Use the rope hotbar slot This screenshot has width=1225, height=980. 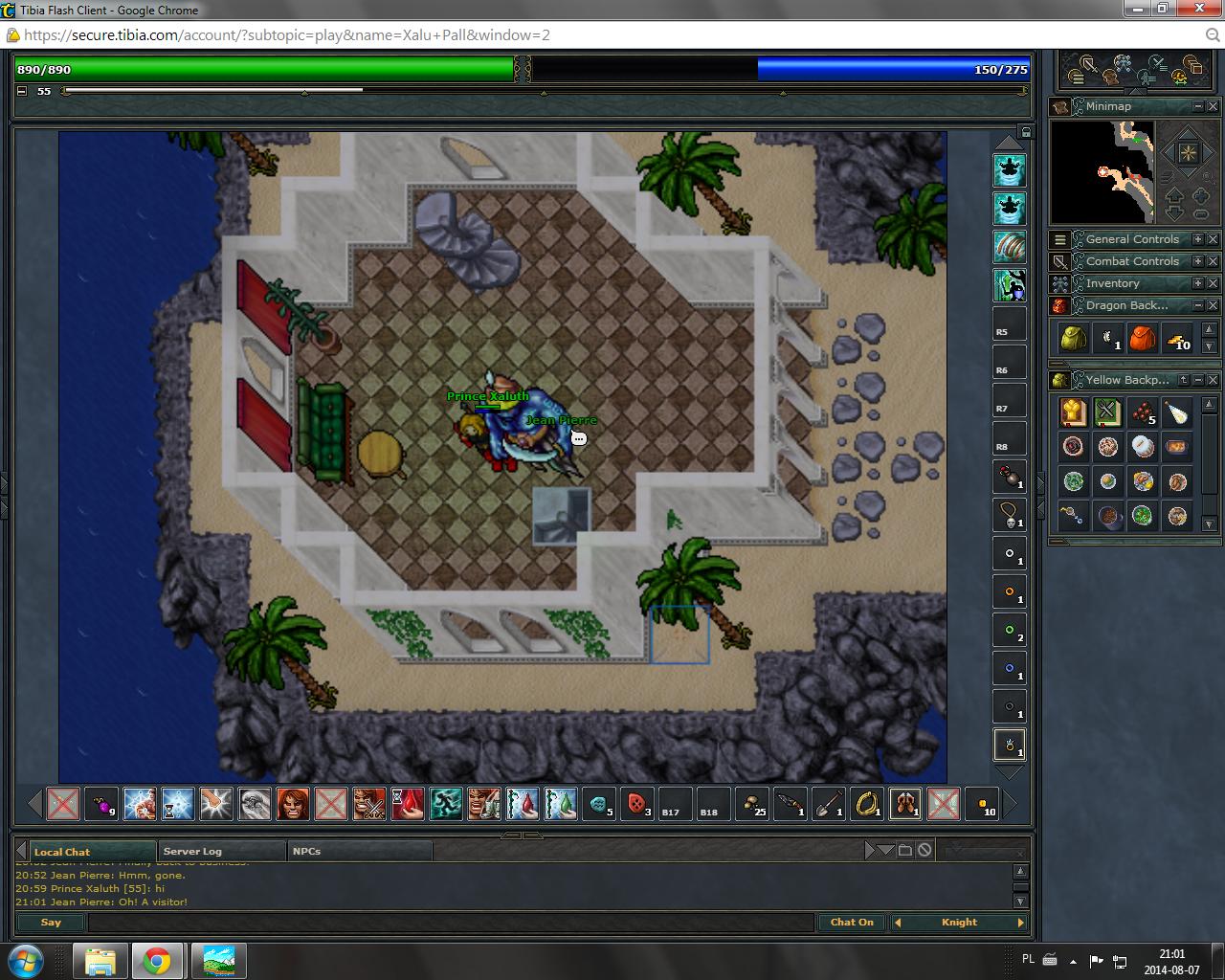click(x=866, y=804)
